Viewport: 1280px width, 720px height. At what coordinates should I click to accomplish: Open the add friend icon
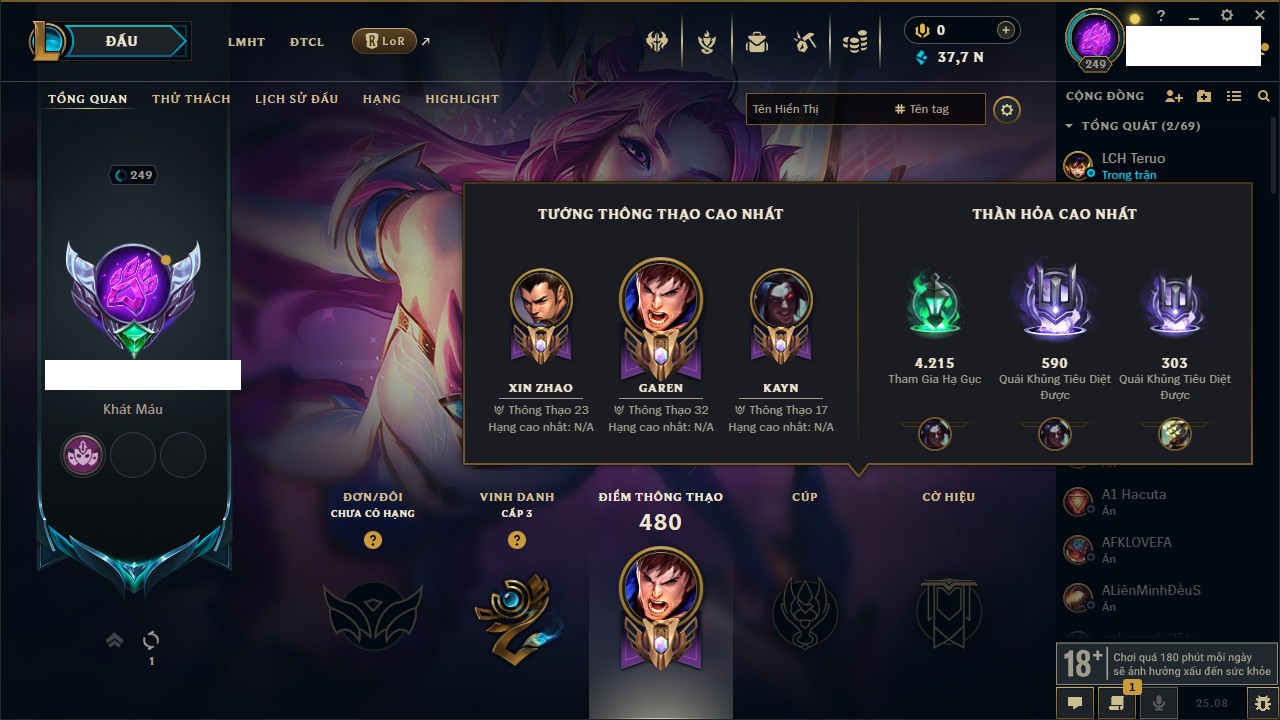[x=1174, y=96]
